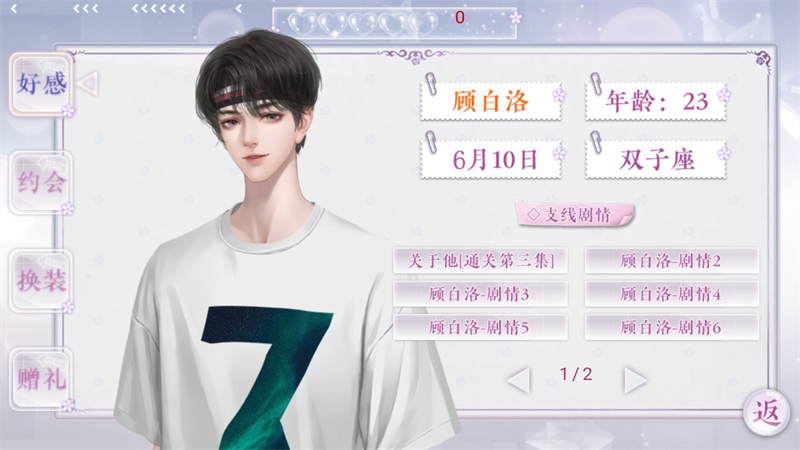This screenshot has width=800, height=450.
Task: Select 顾白洛-剧情3 story
Action: tap(480, 294)
